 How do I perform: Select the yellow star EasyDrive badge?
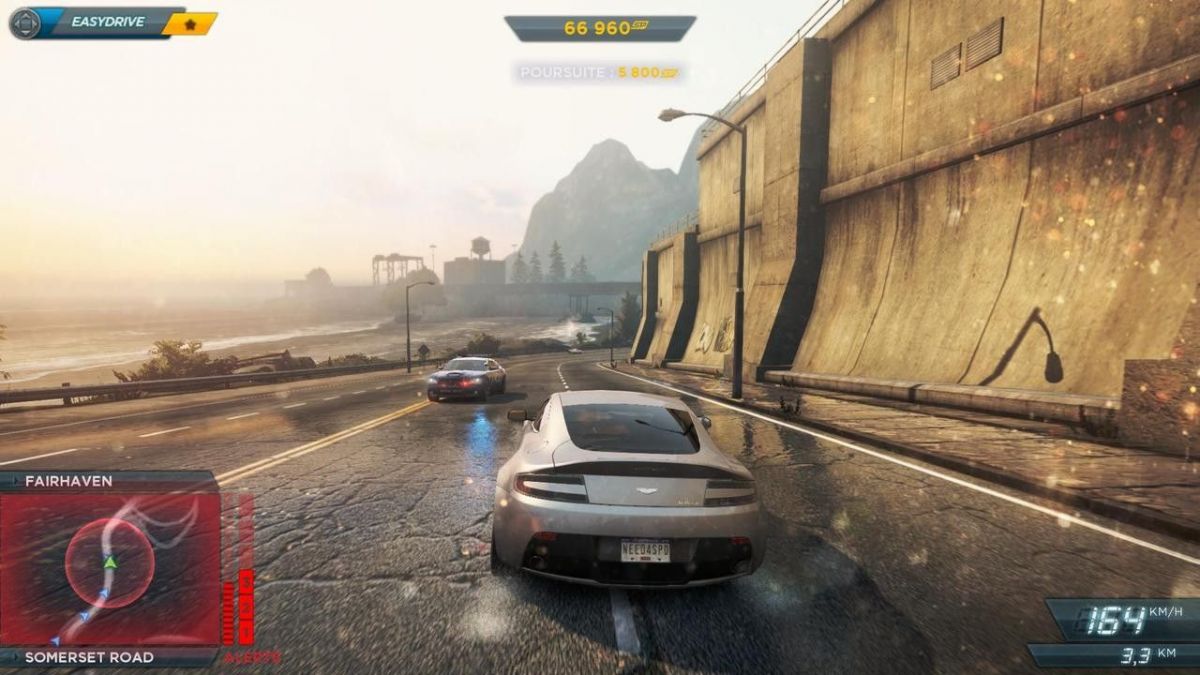coord(189,23)
